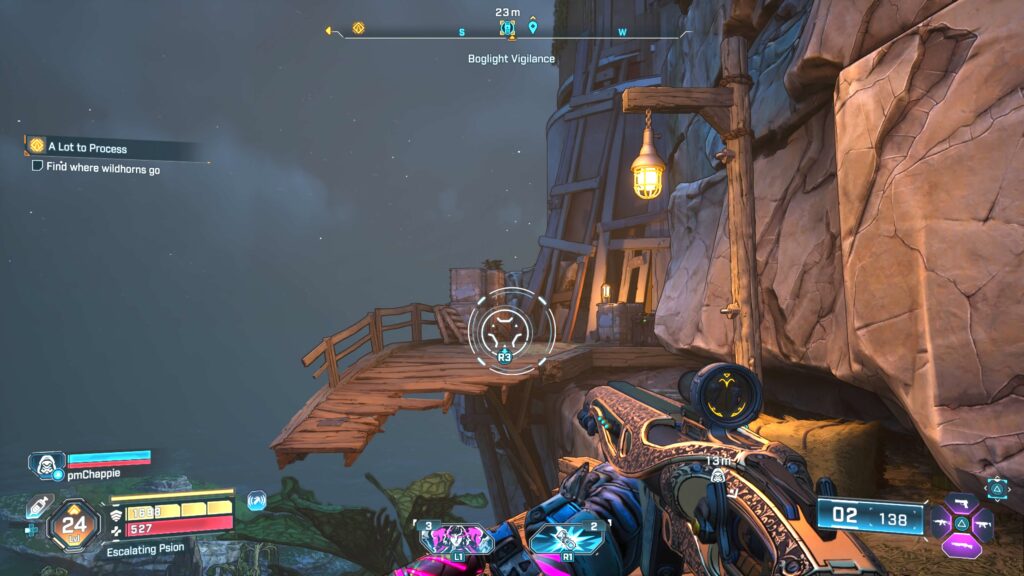Image resolution: width=1024 pixels, height=576 pixels.
Task: Choose the highlighted purple shotgun weapon slot
Action: point(962,547)
